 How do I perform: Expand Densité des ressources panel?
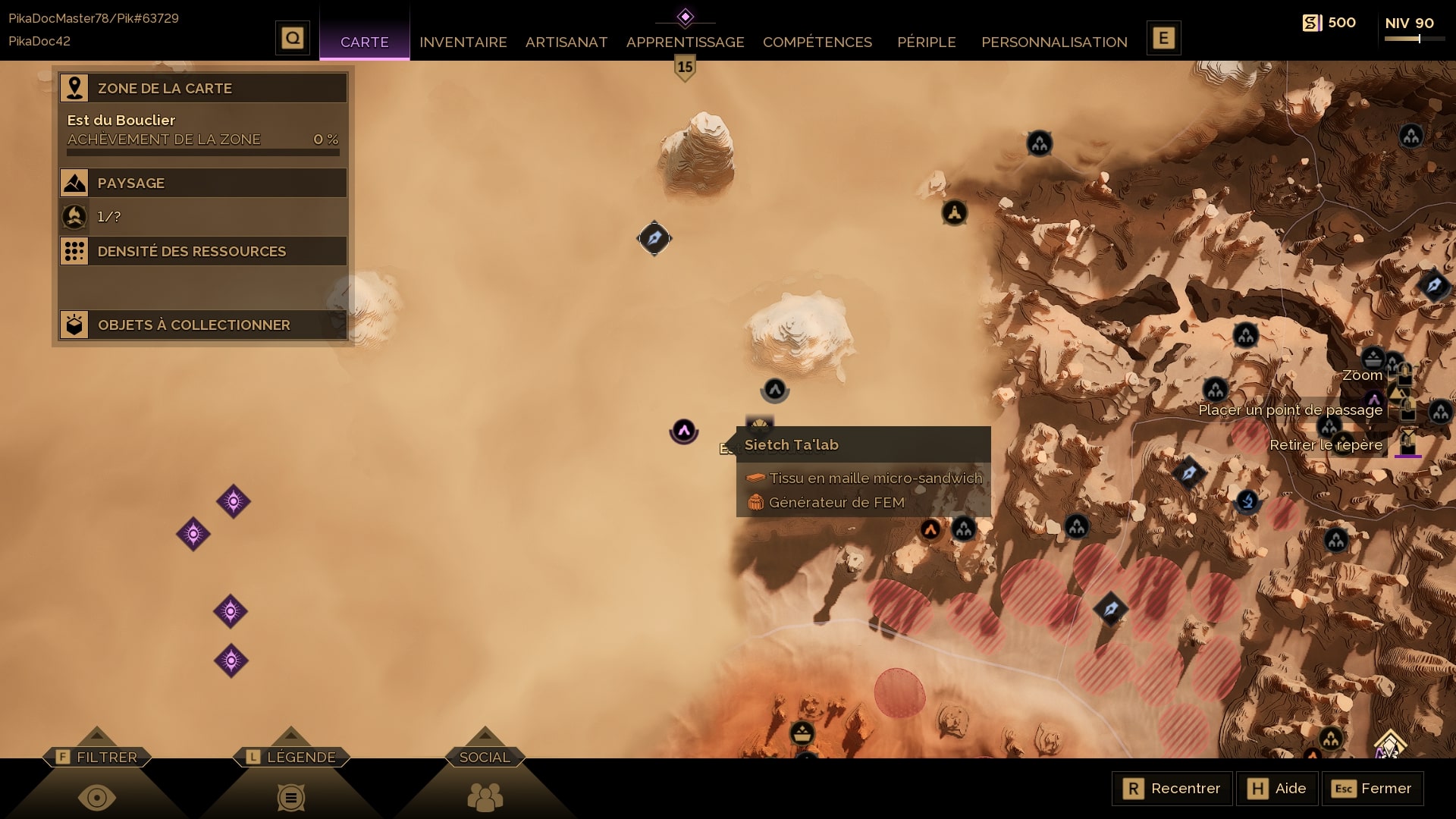[x=203, y=251]
